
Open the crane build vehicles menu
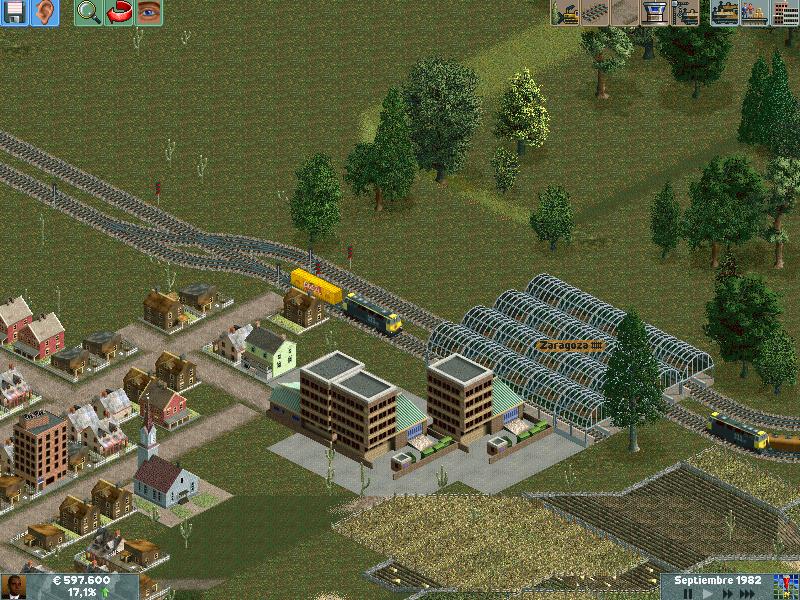(x=686, y=12)
